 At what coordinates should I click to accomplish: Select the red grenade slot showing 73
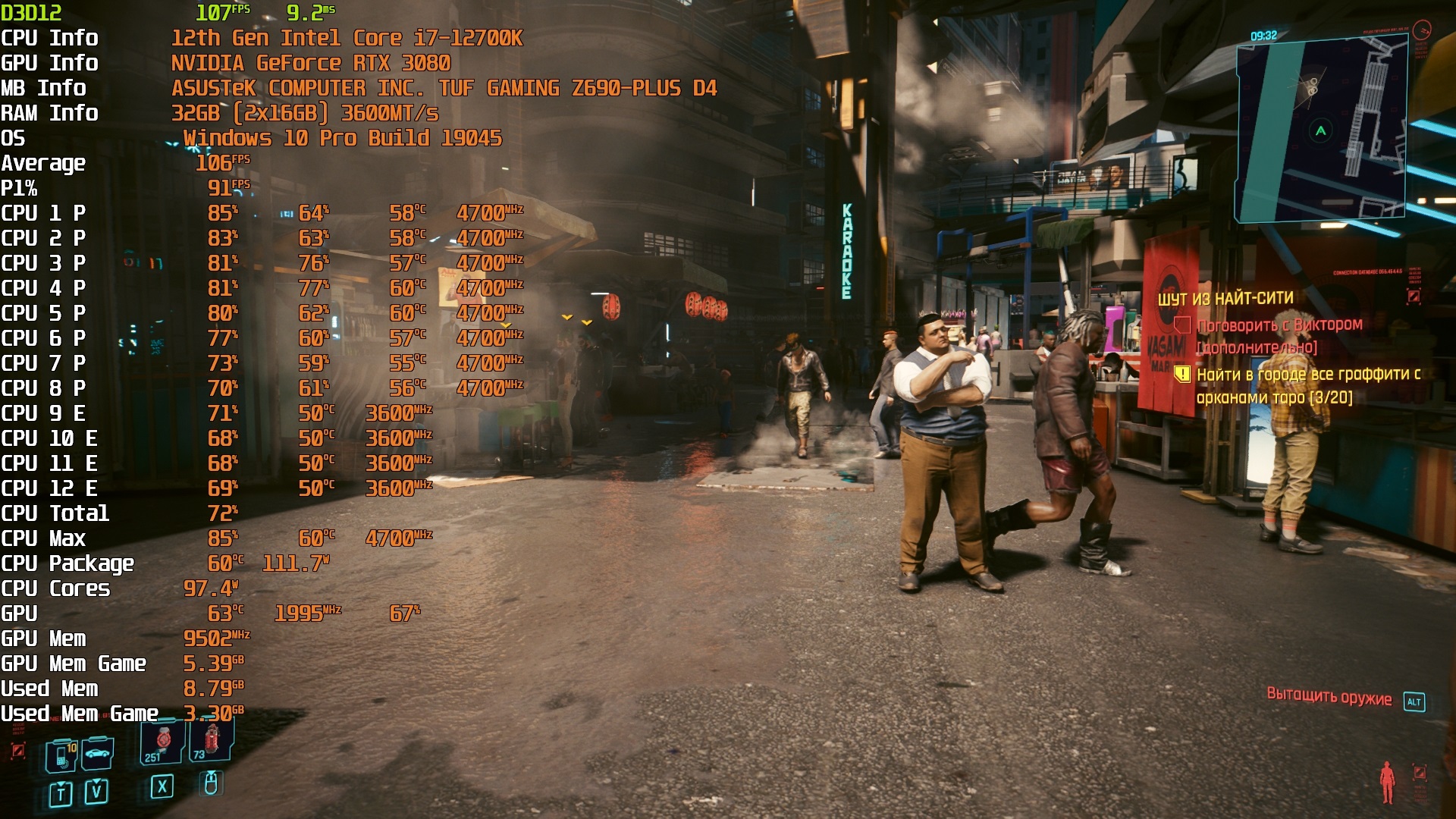tap(212, 740)
